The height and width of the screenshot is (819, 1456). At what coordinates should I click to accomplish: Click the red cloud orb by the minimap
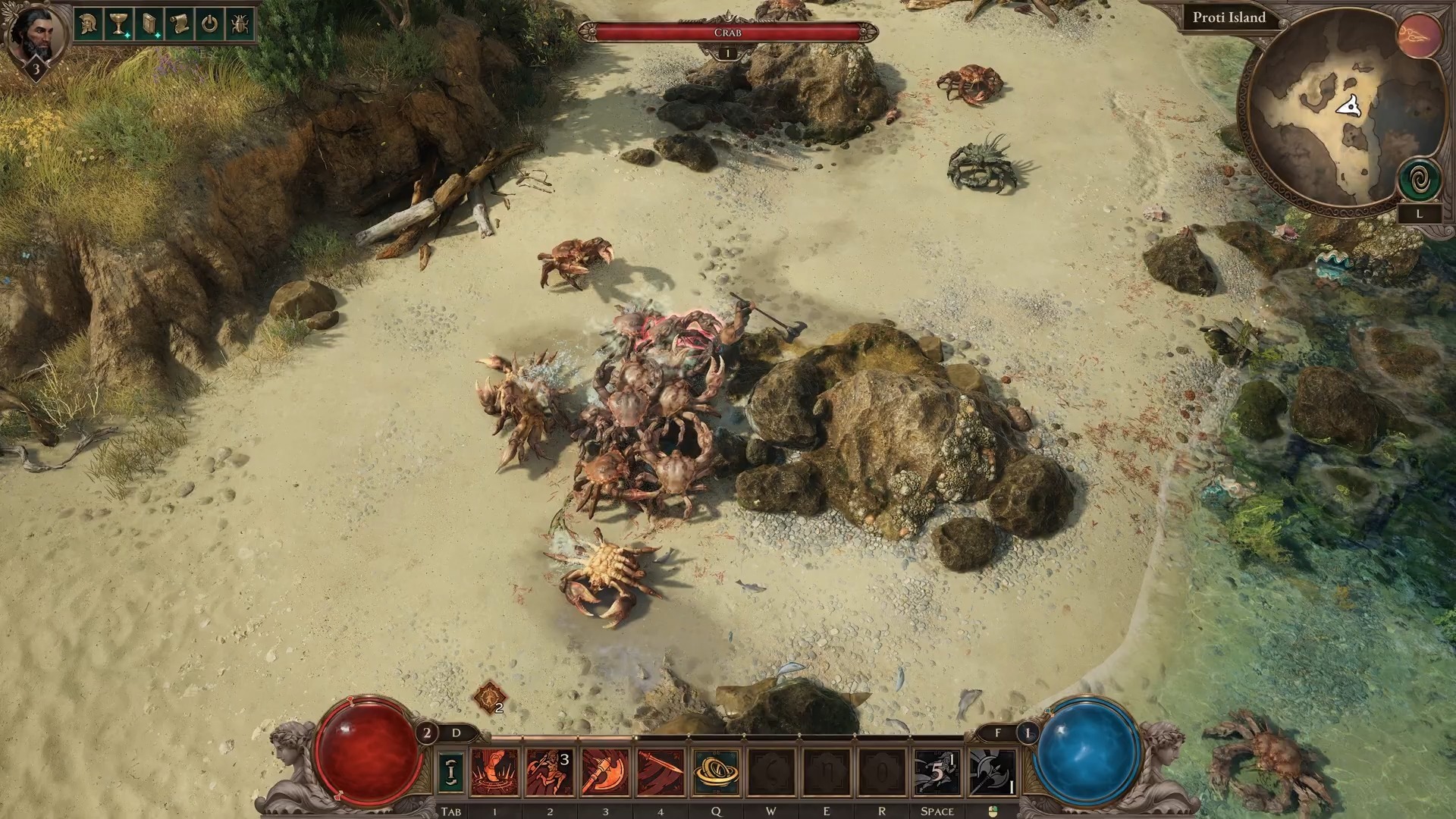(x=1420, y=36)
